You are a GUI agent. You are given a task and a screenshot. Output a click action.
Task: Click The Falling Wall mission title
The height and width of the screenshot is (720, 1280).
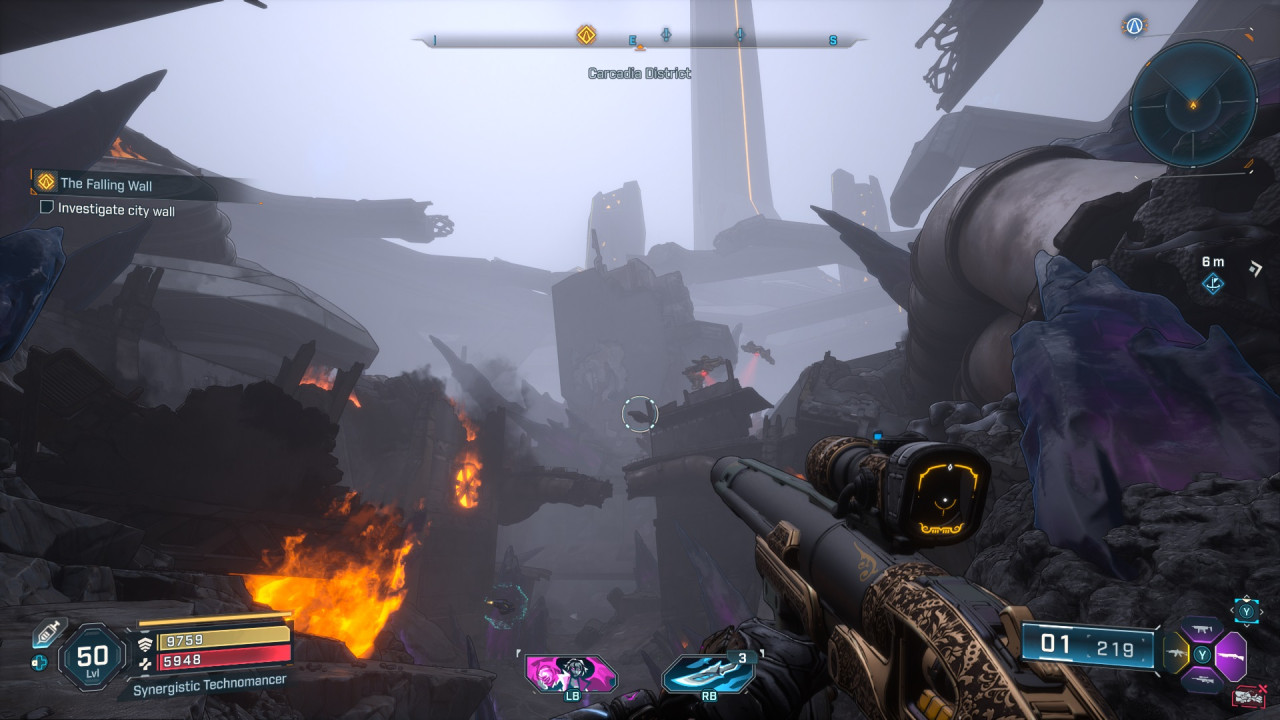click(107, 185)
